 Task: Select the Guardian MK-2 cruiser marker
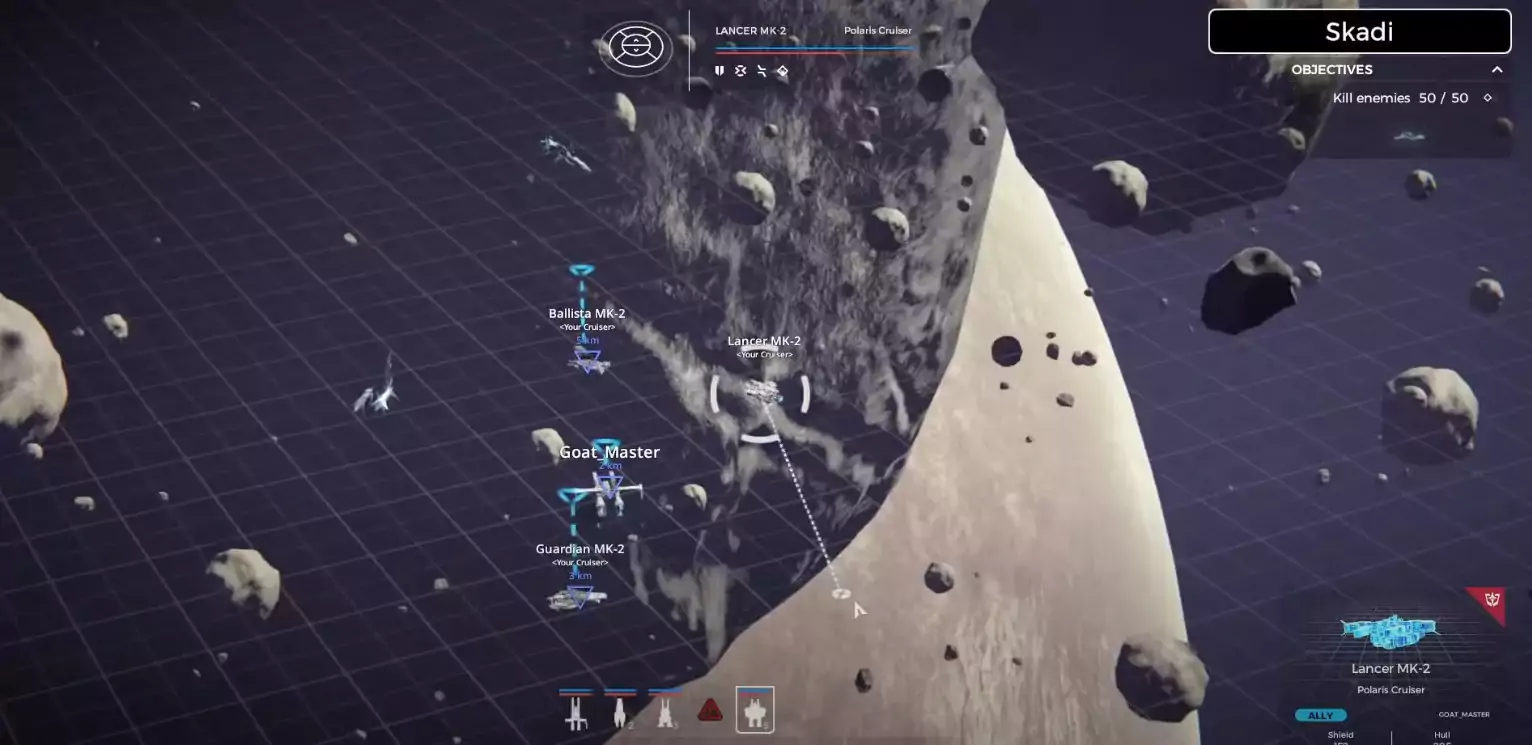click(577, 597)
